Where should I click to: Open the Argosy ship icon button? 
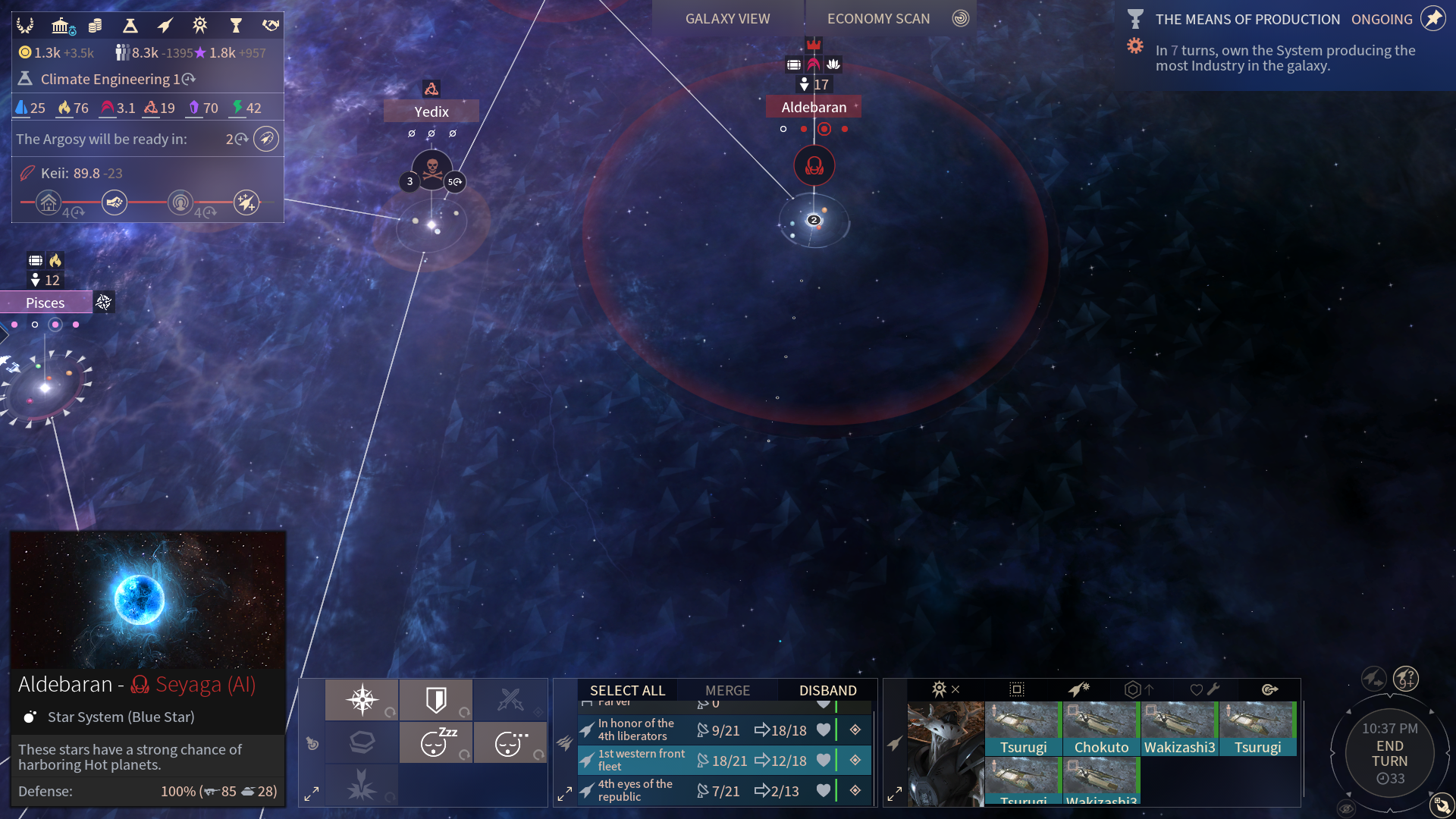point(266,139)
